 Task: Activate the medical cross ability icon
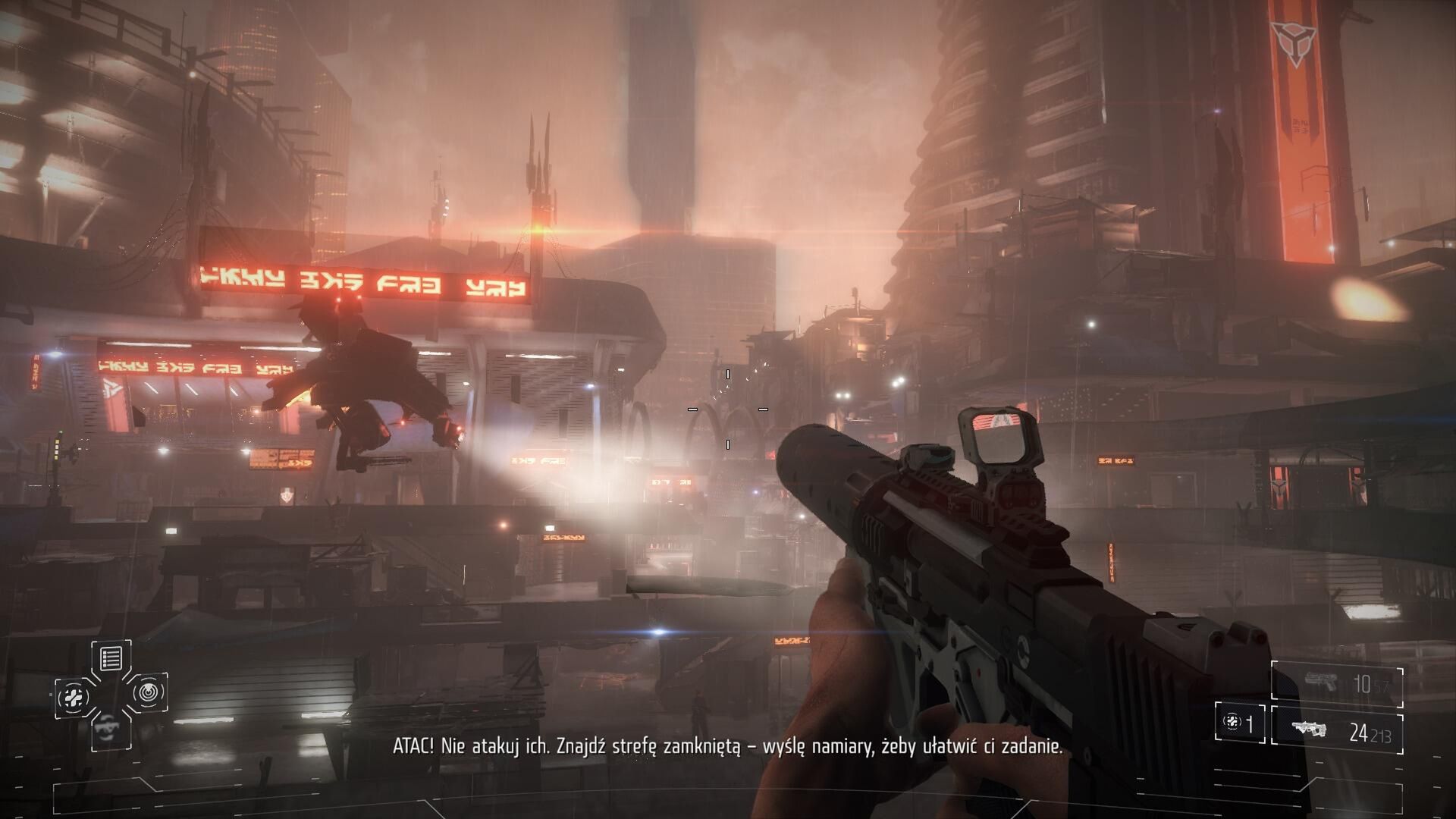click(x=75, y=696)
